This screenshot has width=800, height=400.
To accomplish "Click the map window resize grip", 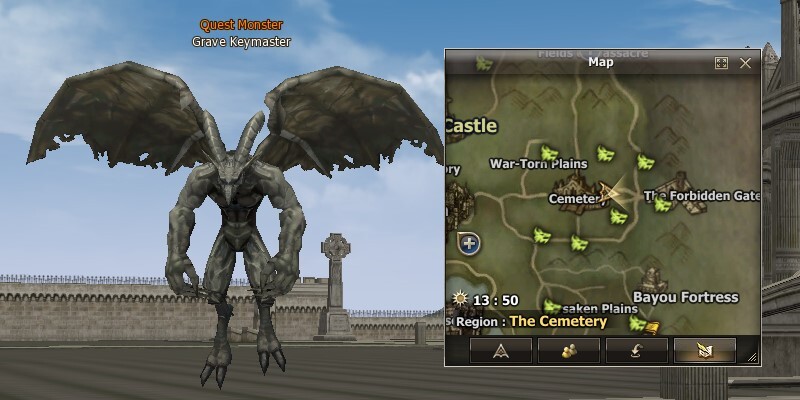I will [751, 357].
